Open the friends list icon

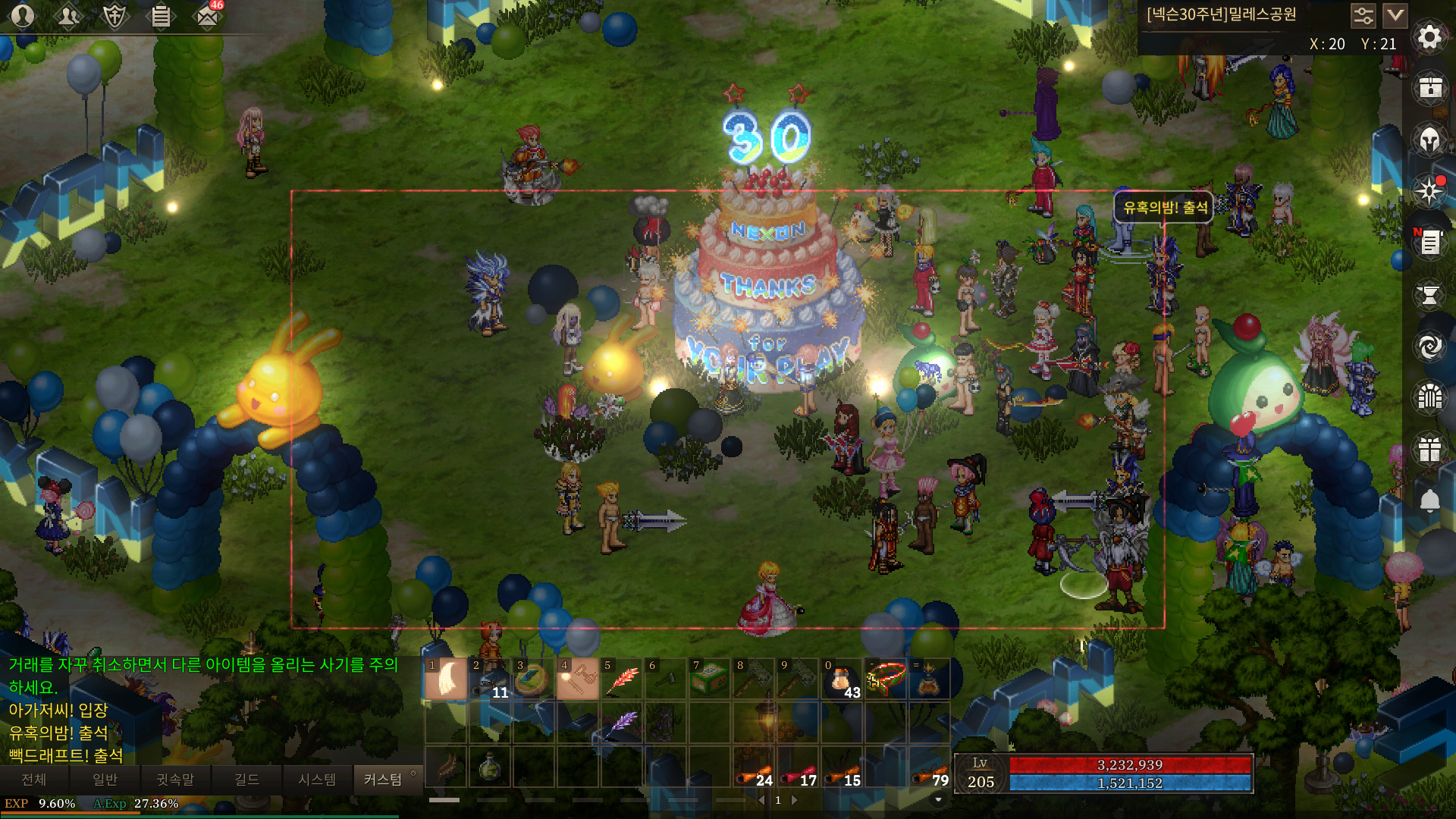click(68, 15)
